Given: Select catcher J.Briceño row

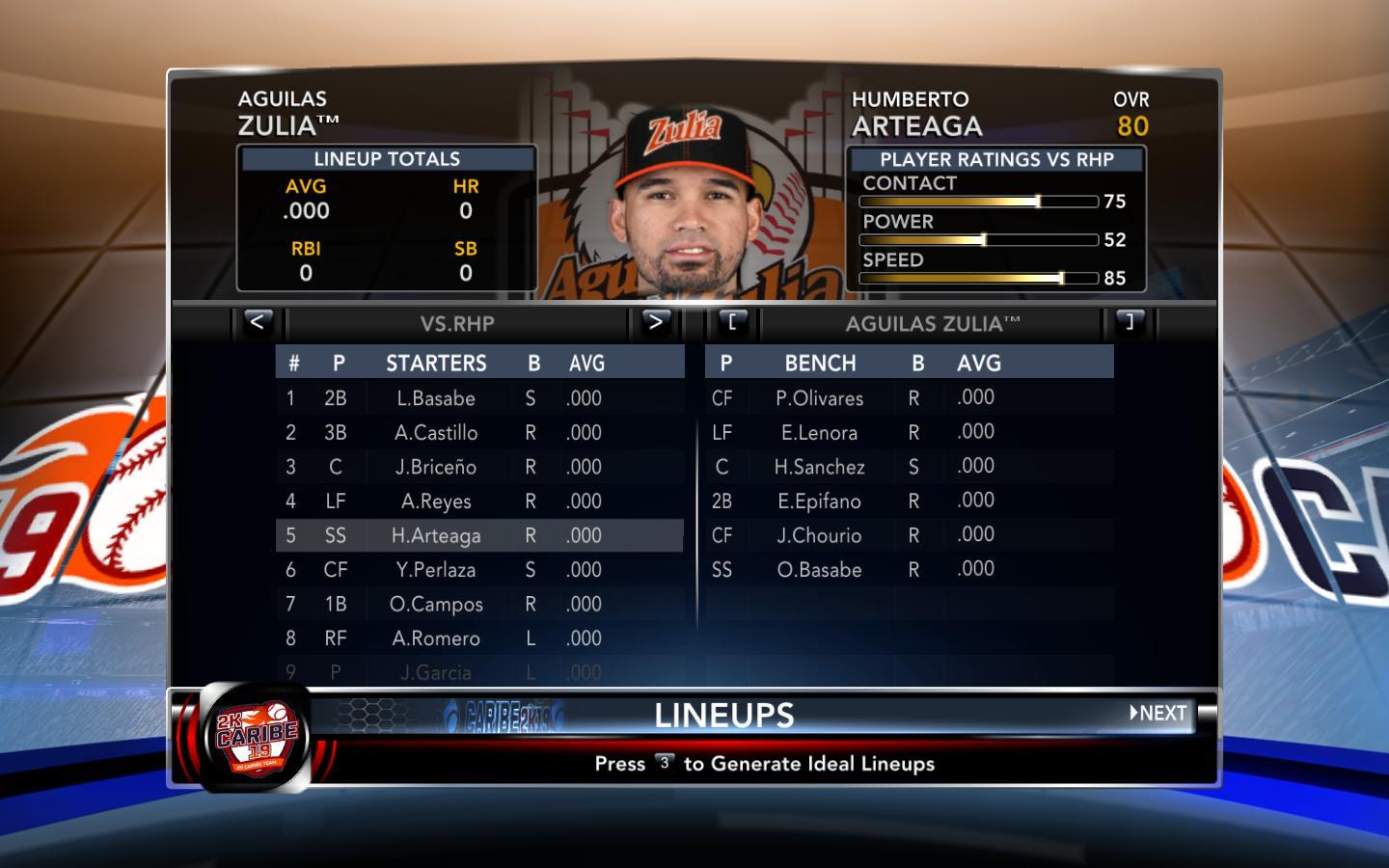Looking at the screenshot, I should coord(436,467).
